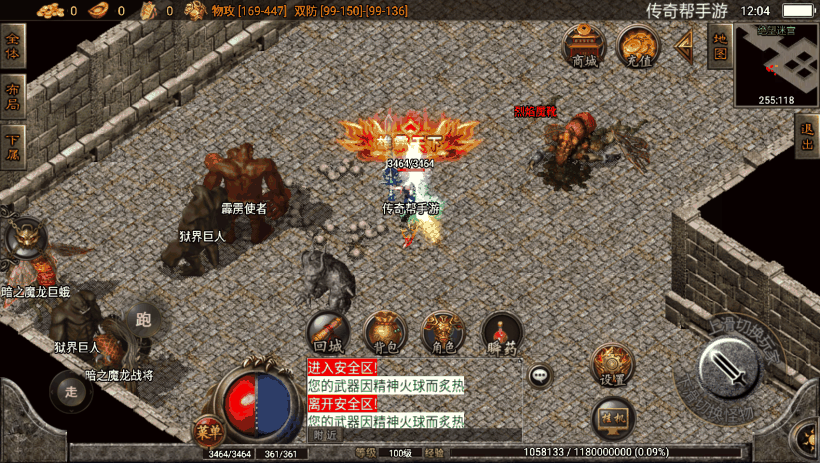
Task: Open the 背包 backpack
Action: (x=385, y=333)
